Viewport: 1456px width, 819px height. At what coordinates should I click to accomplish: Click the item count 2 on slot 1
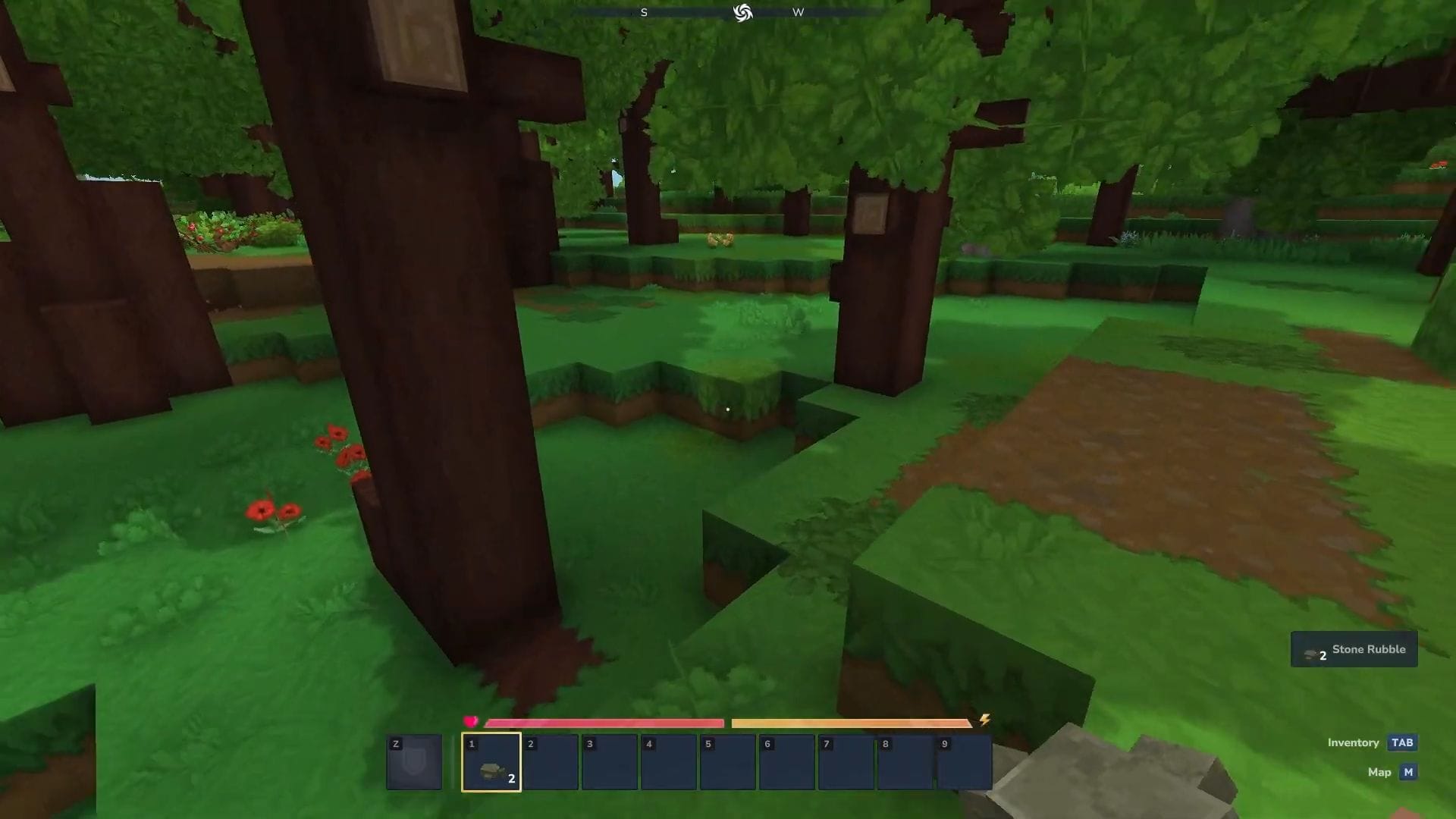point(512,778)
